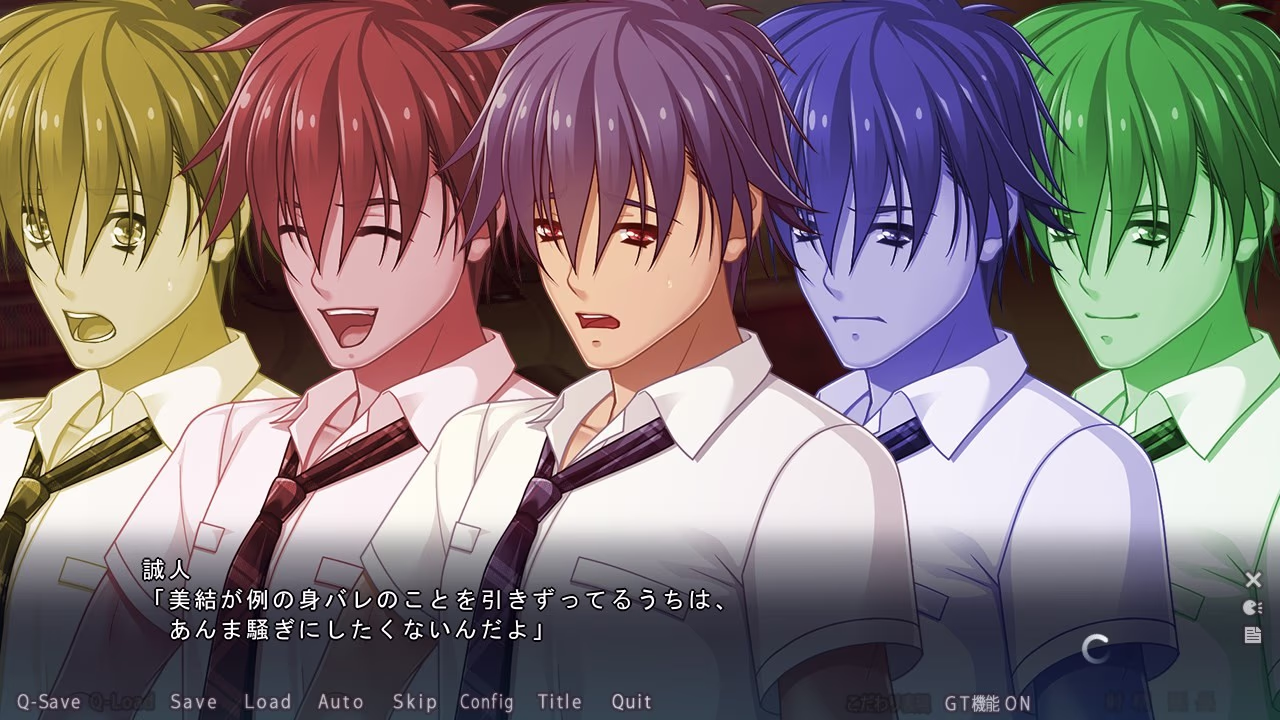Quick save with the Q-Save button
1280x720 pixels.
tap(48, 702)
